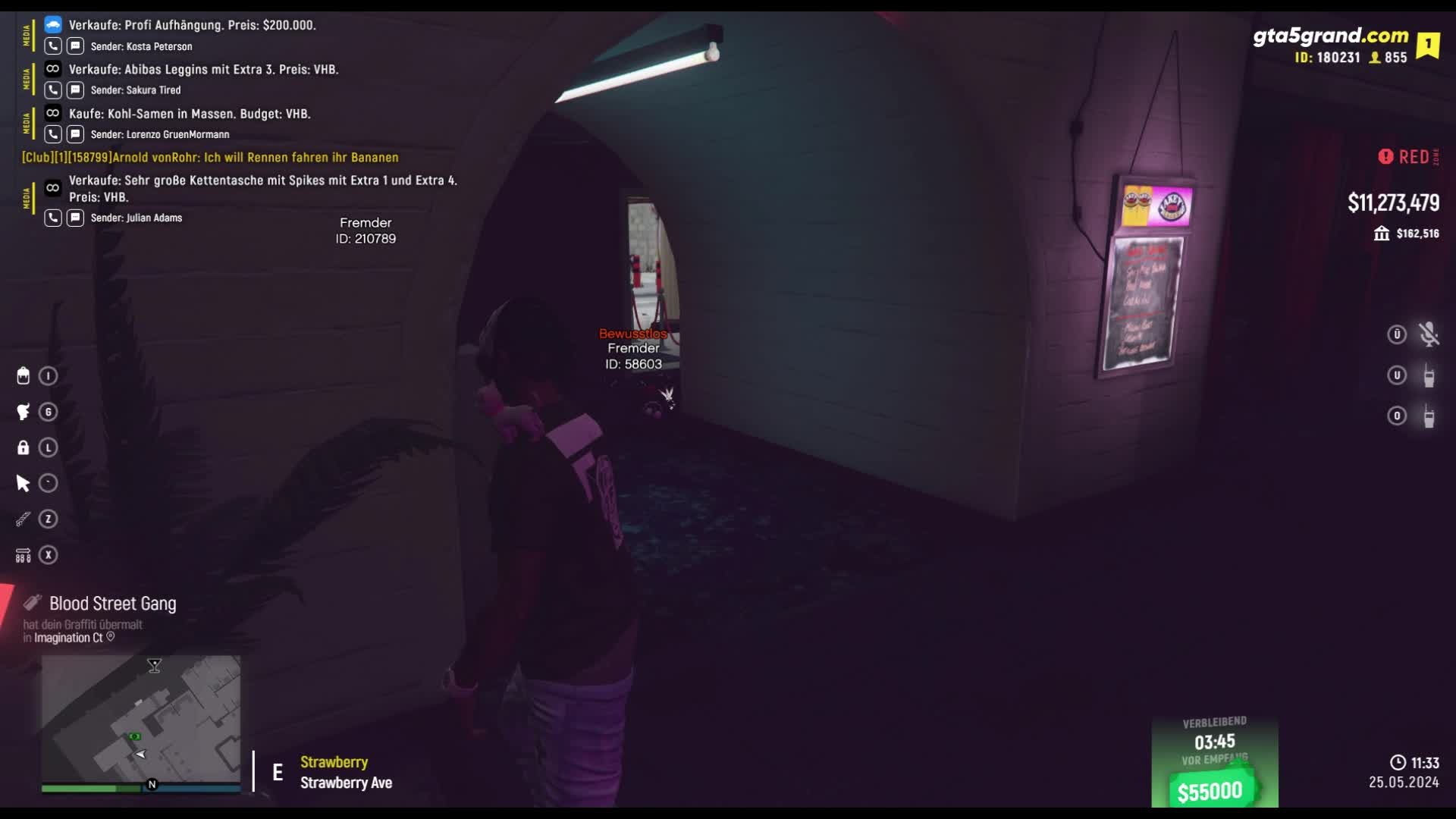Open the Blood Street Gang graffiti notification

tap(112, 604)
